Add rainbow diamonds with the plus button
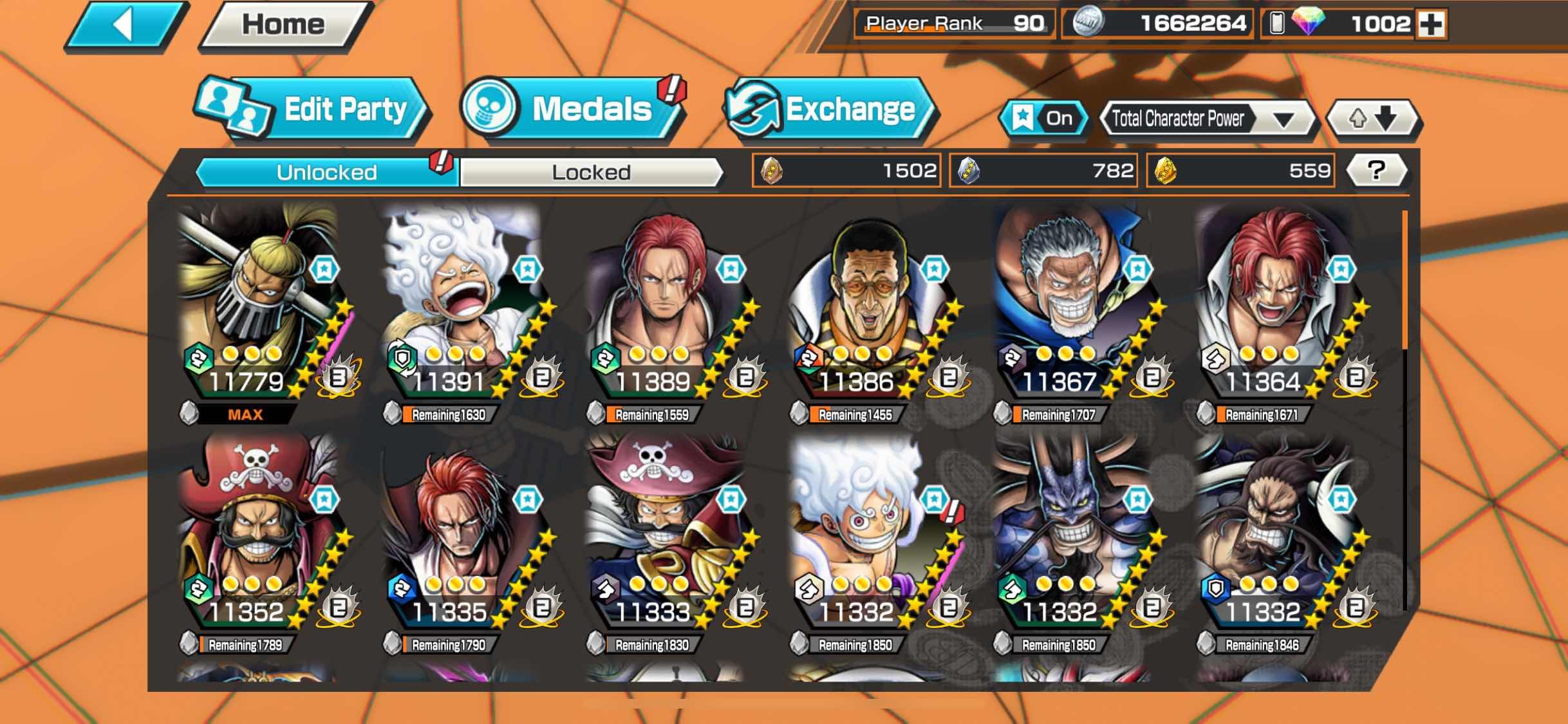 click(1432, 24)
